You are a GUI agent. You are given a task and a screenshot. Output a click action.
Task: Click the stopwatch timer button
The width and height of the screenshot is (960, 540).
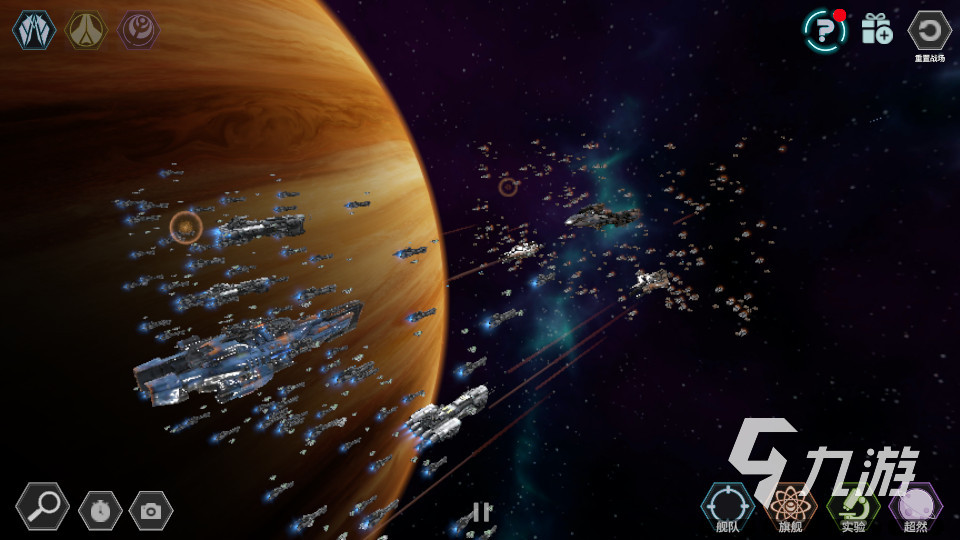[100, 511]
